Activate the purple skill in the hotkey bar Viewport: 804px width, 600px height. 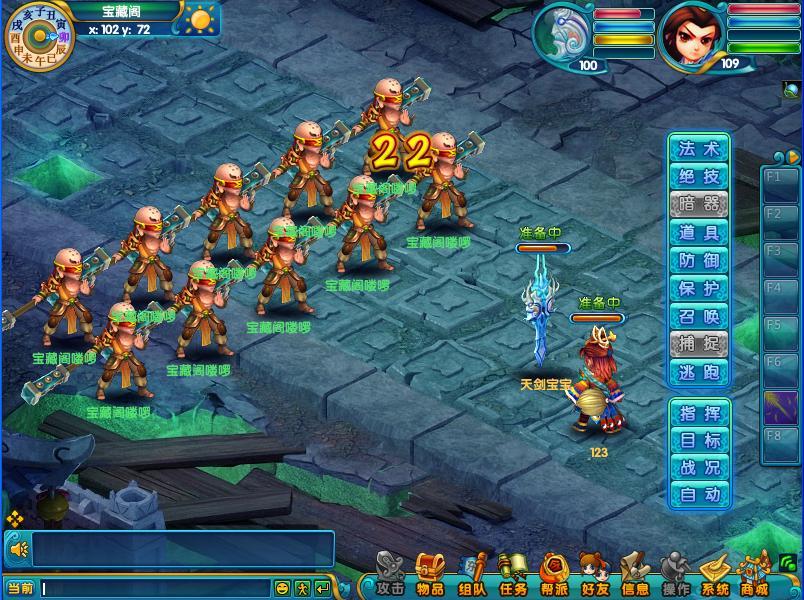[780, 408]
